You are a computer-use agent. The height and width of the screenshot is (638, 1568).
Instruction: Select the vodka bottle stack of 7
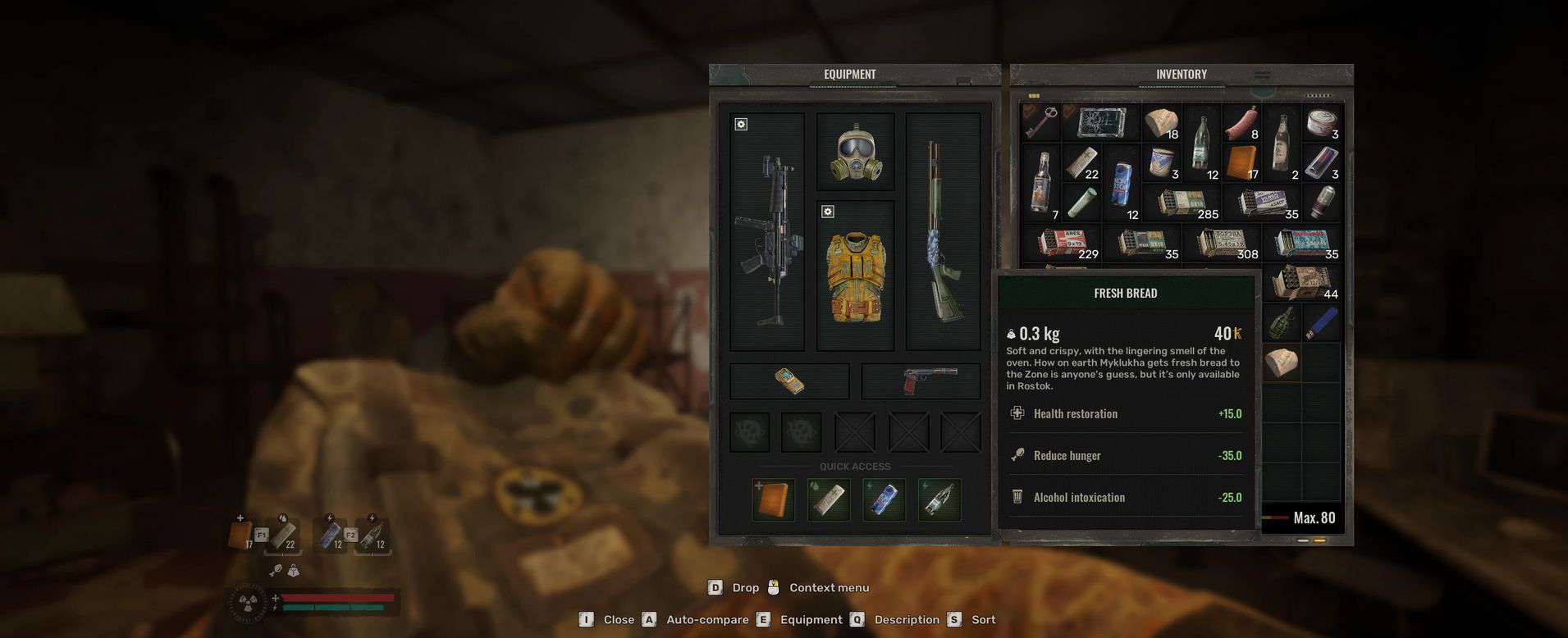pyautogui.click(x=1040, y=182)
